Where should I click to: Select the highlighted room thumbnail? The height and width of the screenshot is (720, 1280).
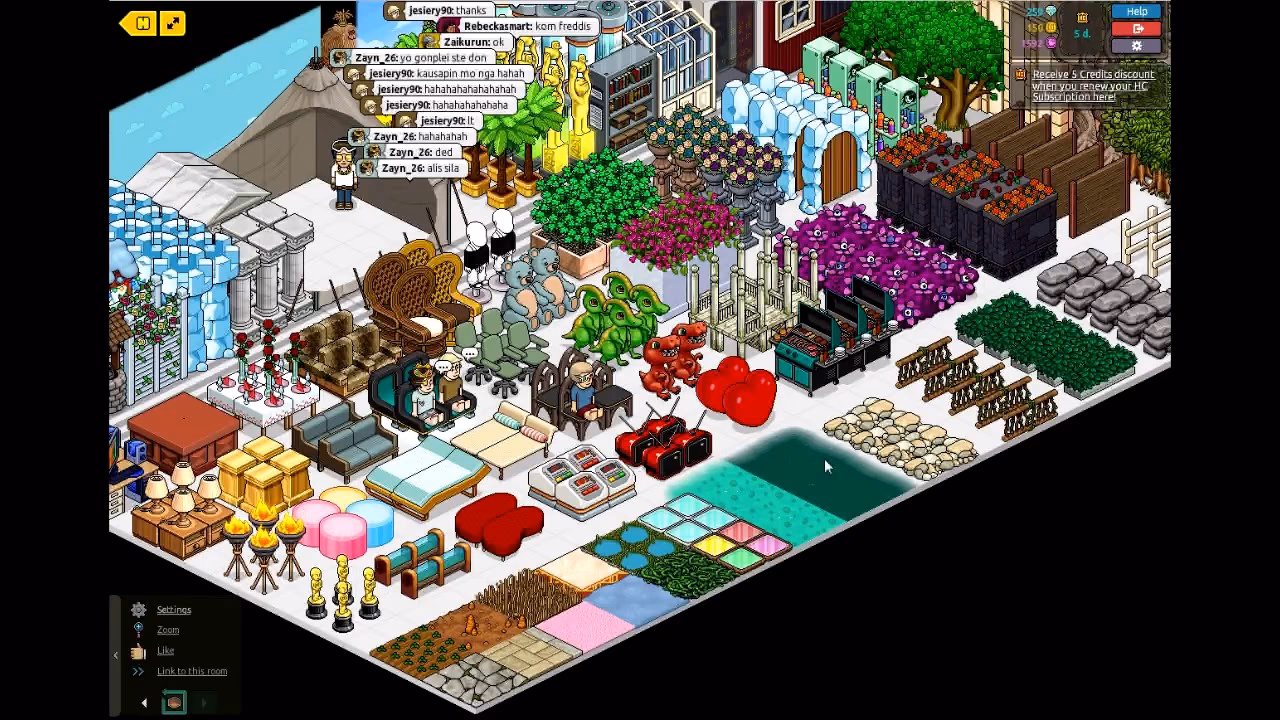(x=175, y=701)
